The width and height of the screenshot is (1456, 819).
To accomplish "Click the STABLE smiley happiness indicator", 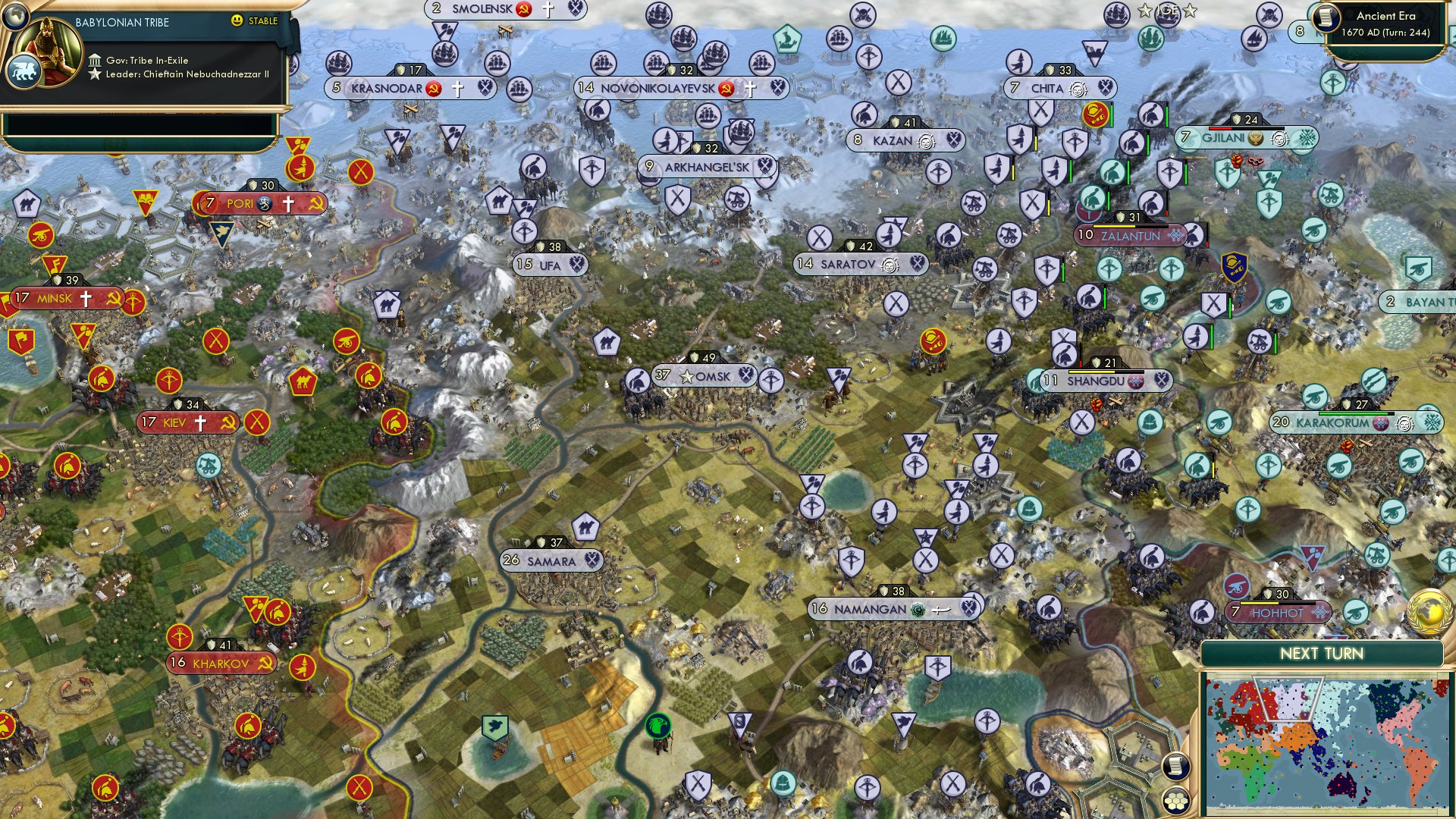I will (237, 22).
